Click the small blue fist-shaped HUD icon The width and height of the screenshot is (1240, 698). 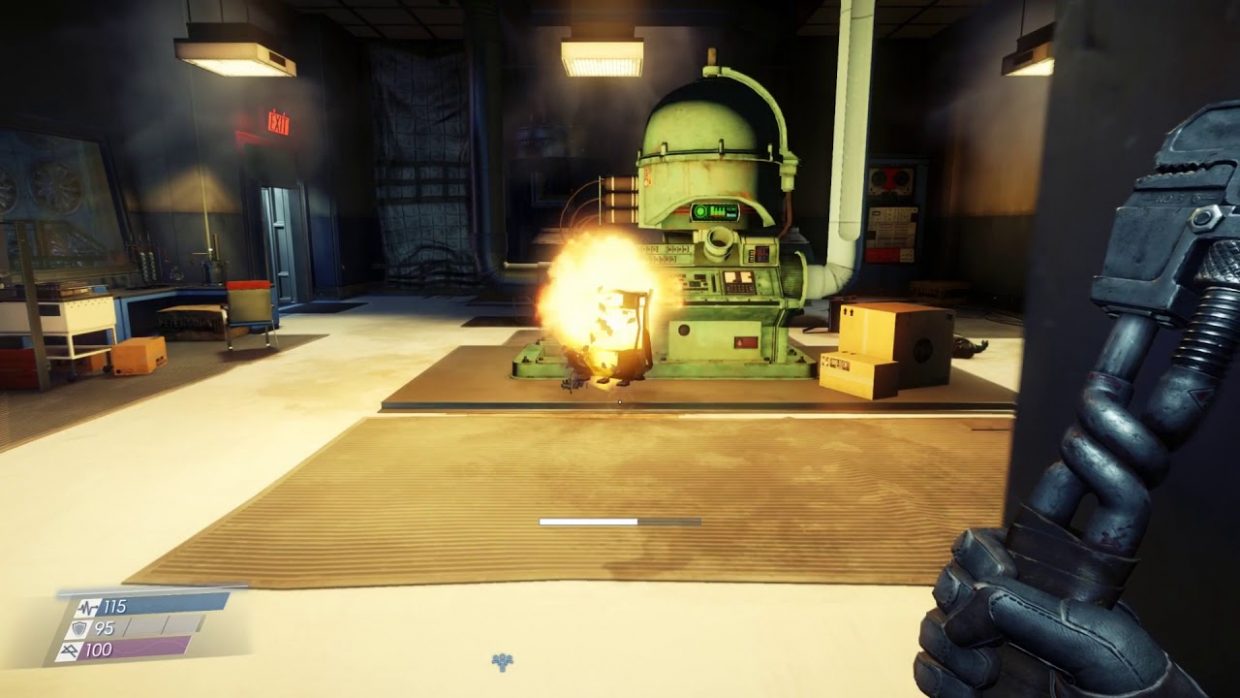click(502, 661)
